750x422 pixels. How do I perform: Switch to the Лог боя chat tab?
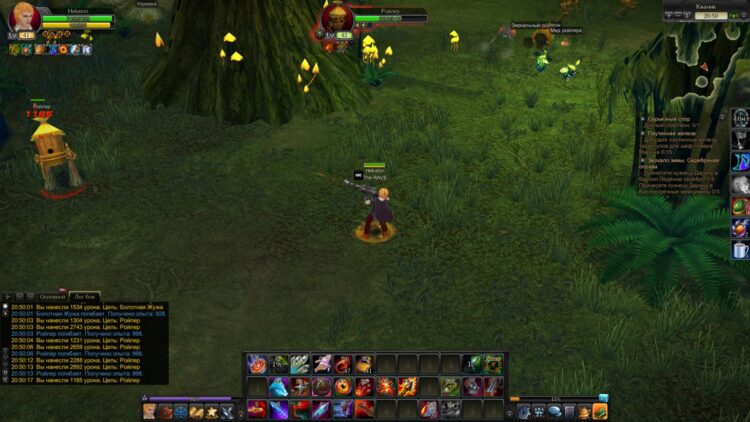pyautogui.click(x=84, y=297)
